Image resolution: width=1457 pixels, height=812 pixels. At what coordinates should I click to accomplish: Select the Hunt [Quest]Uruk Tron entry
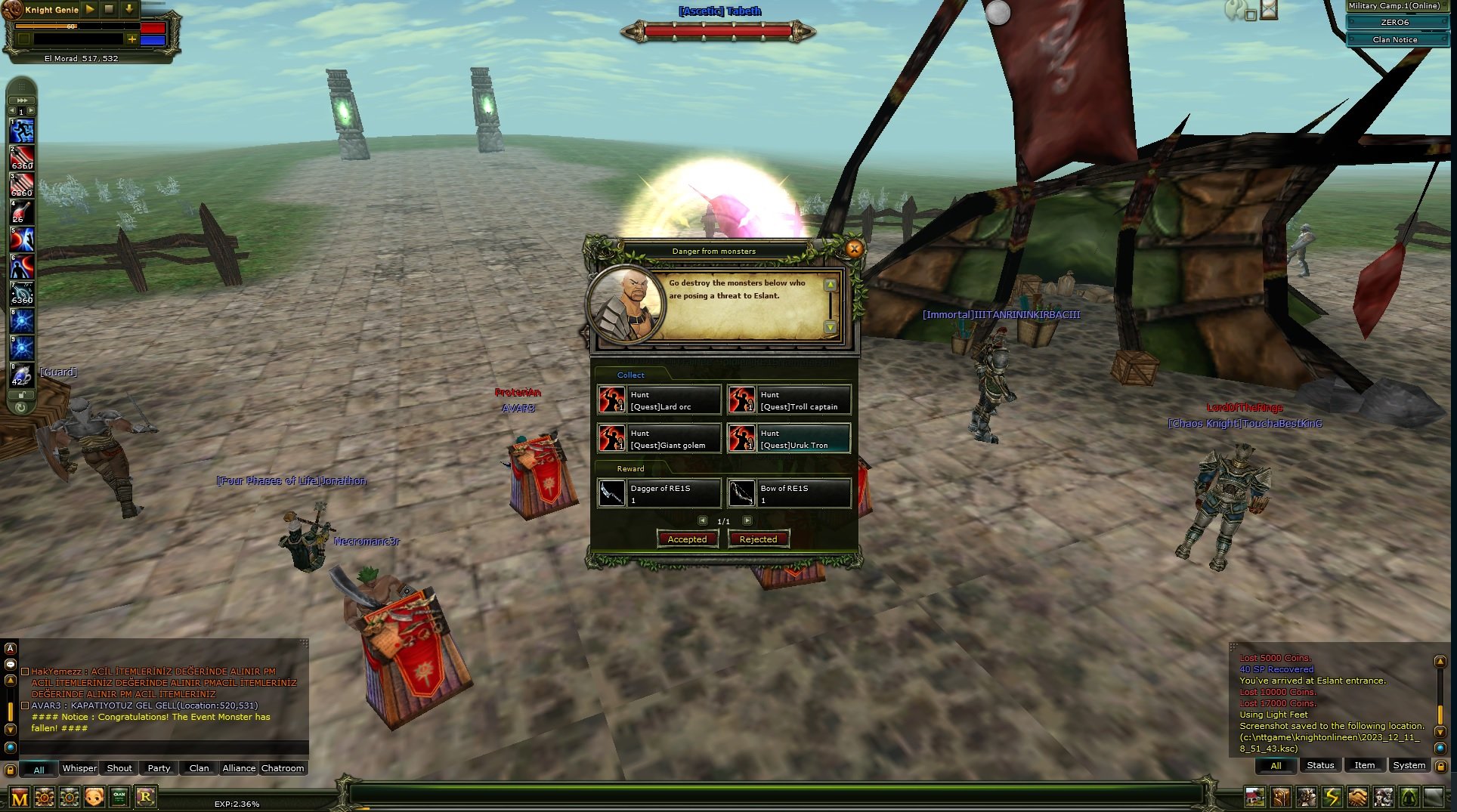click(x=790, y=439)
